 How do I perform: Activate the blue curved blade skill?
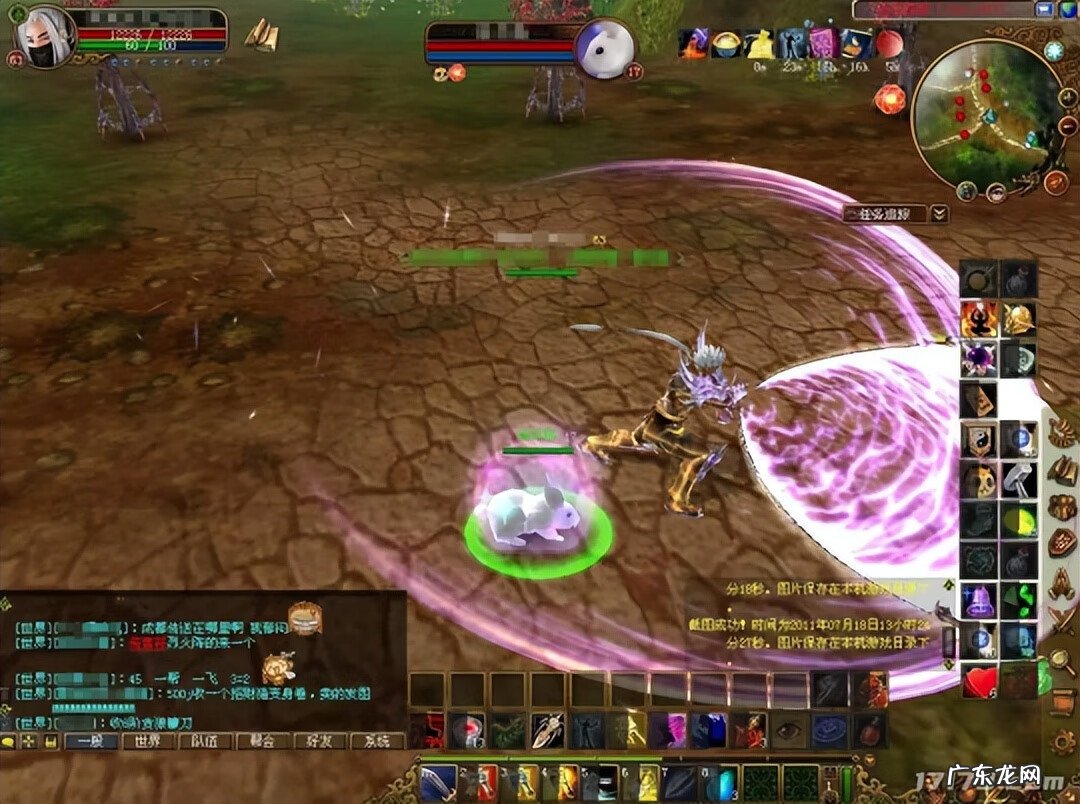[439, 781]
